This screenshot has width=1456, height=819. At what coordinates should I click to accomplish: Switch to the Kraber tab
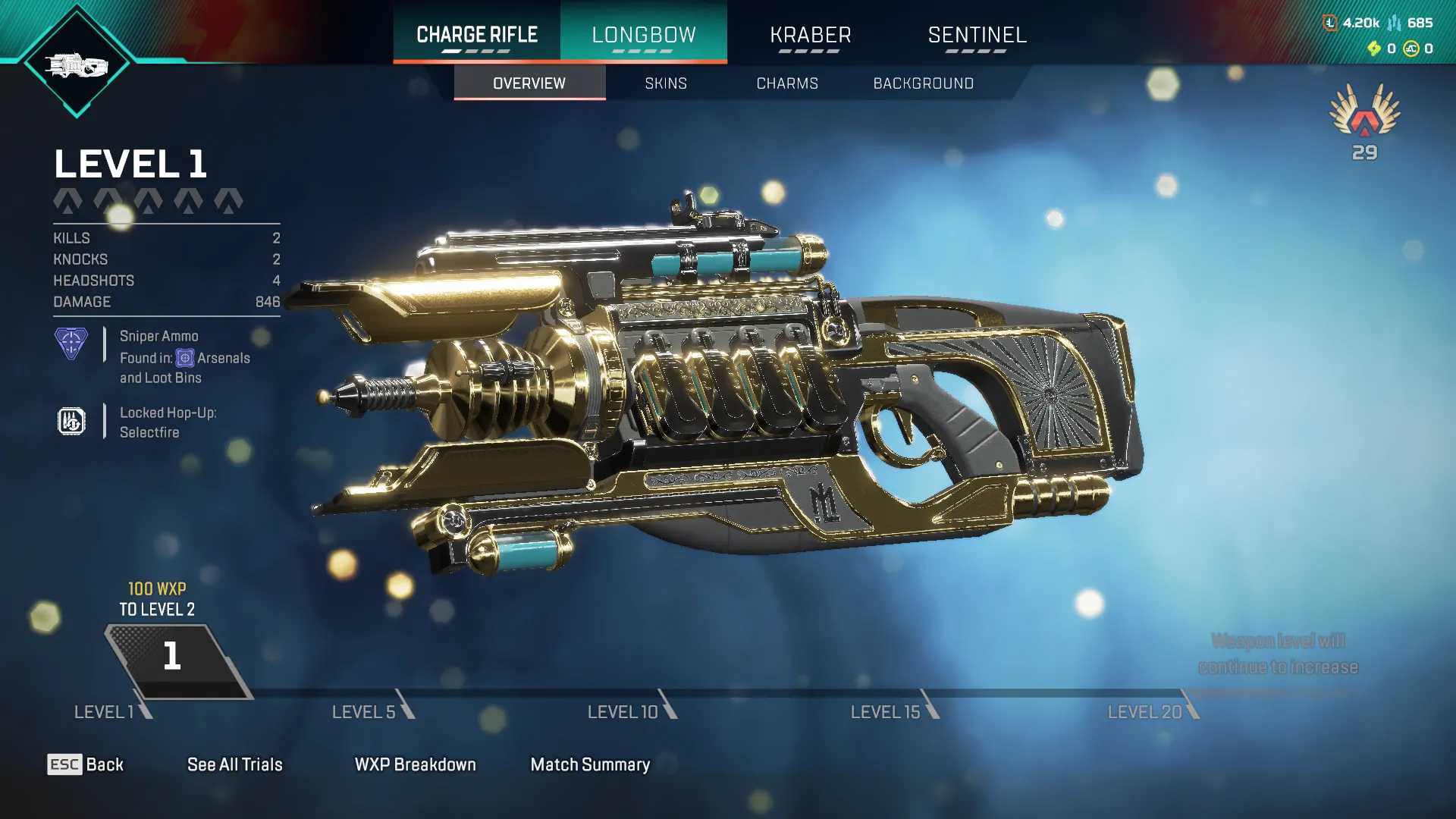811,34
